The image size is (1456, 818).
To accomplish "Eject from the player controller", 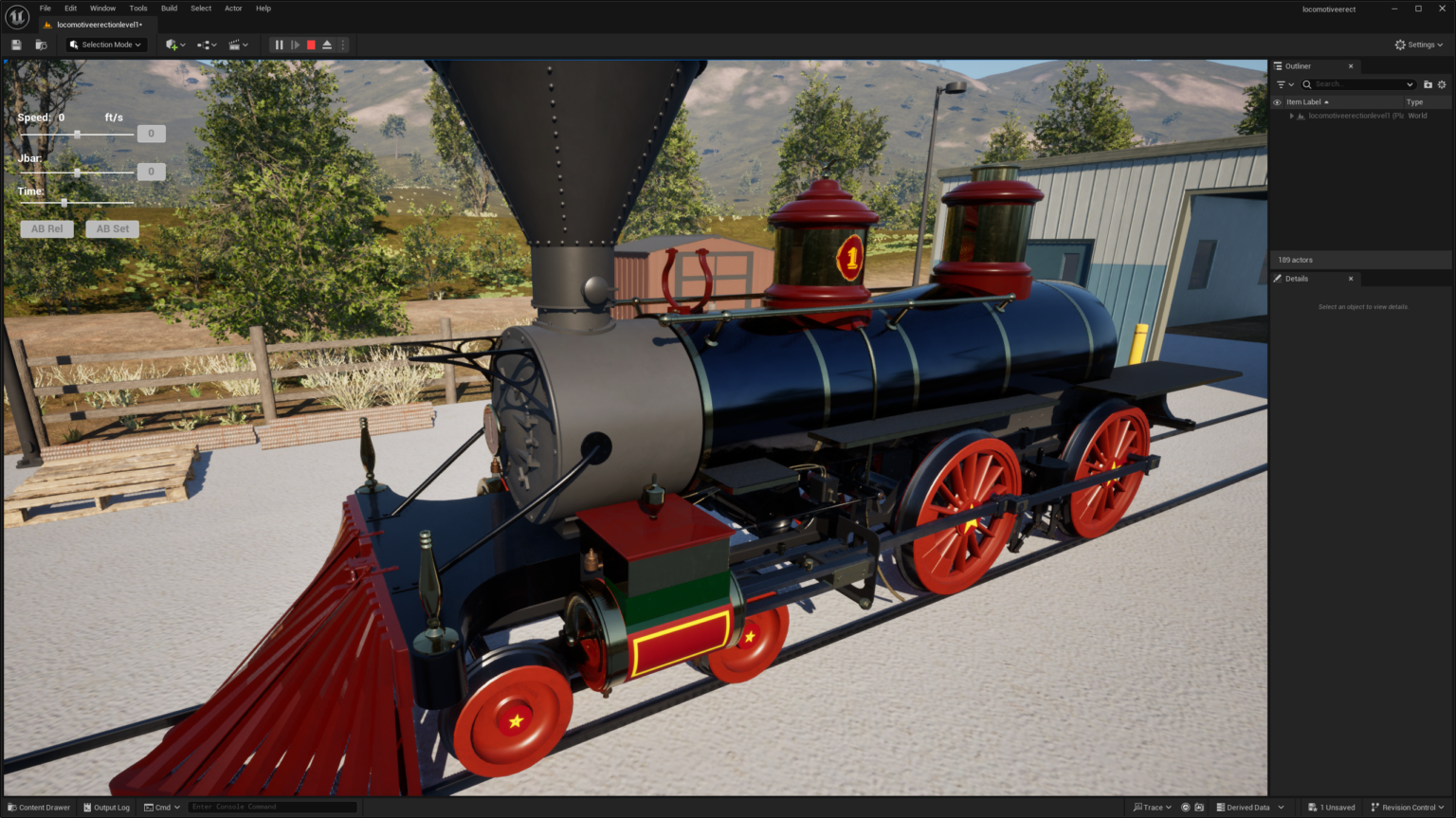I will click(x=326, y=45).
